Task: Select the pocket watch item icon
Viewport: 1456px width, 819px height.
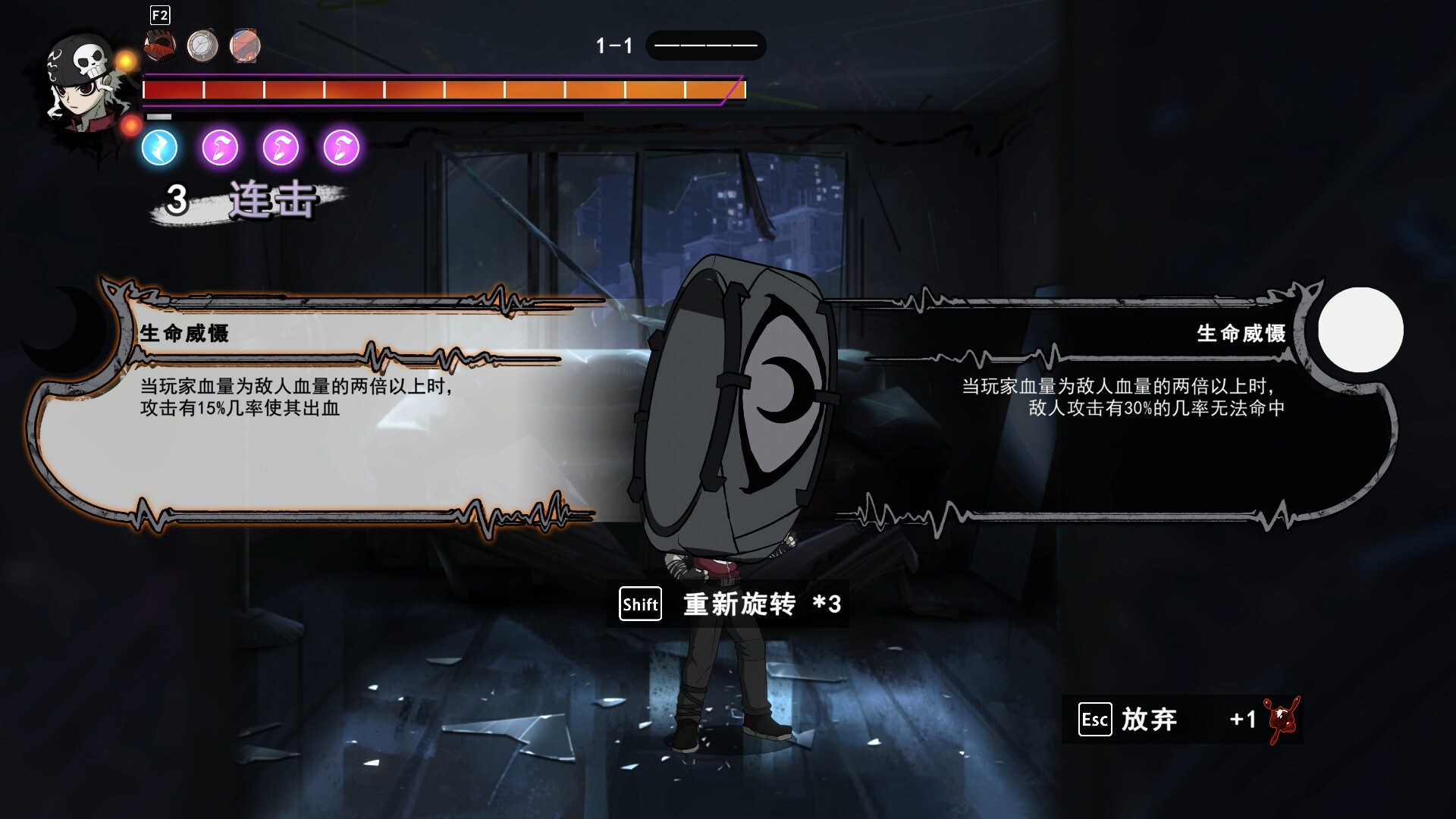Action: click(202, 45)
